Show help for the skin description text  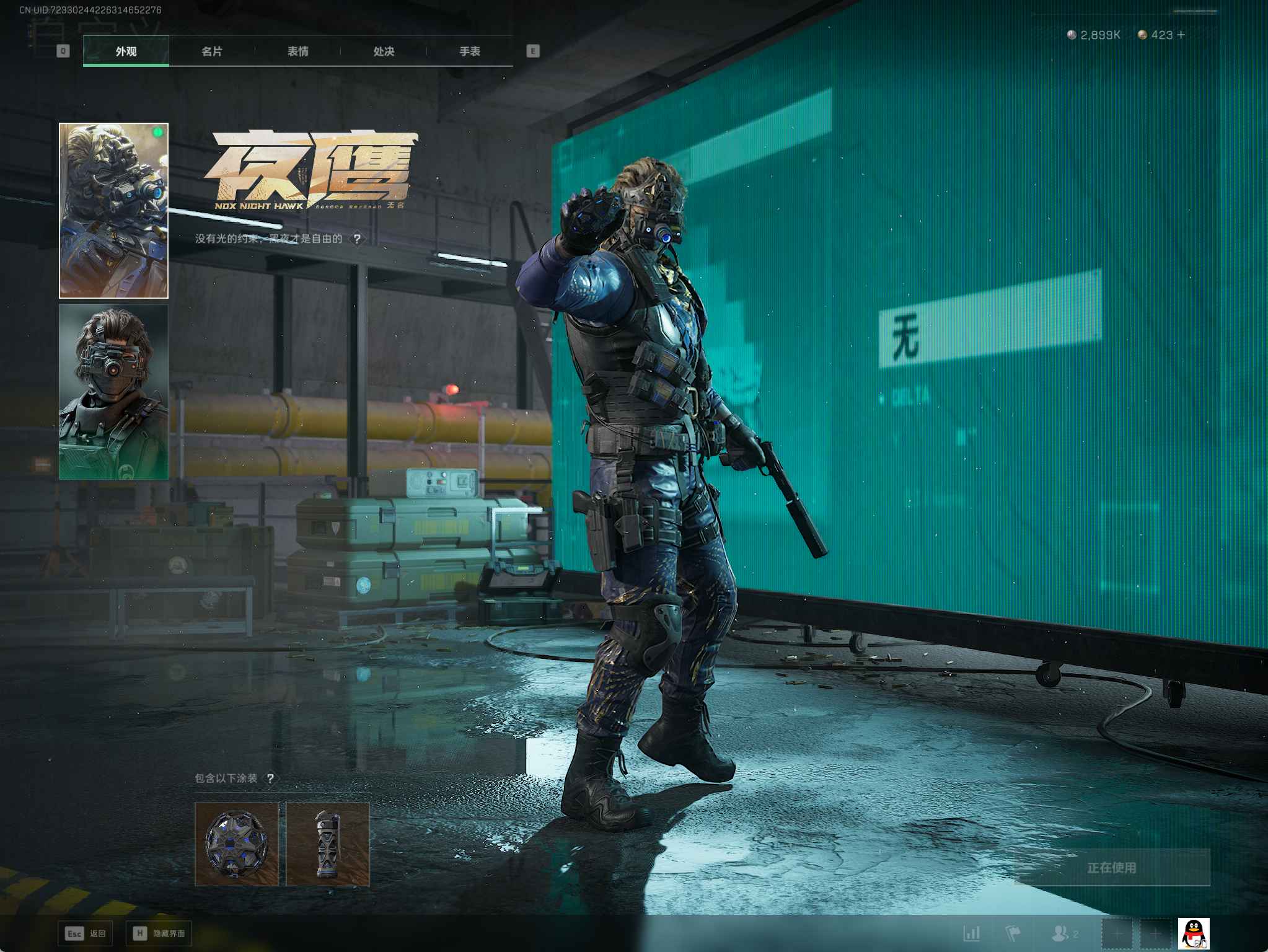click(x=357, y=239)
